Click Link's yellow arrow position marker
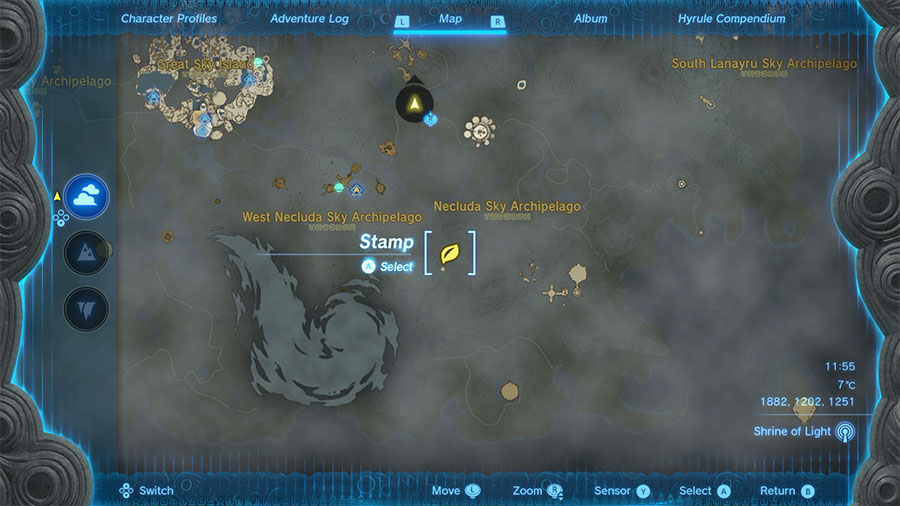Viewport: 900px width, 506px height. (414, 102)
